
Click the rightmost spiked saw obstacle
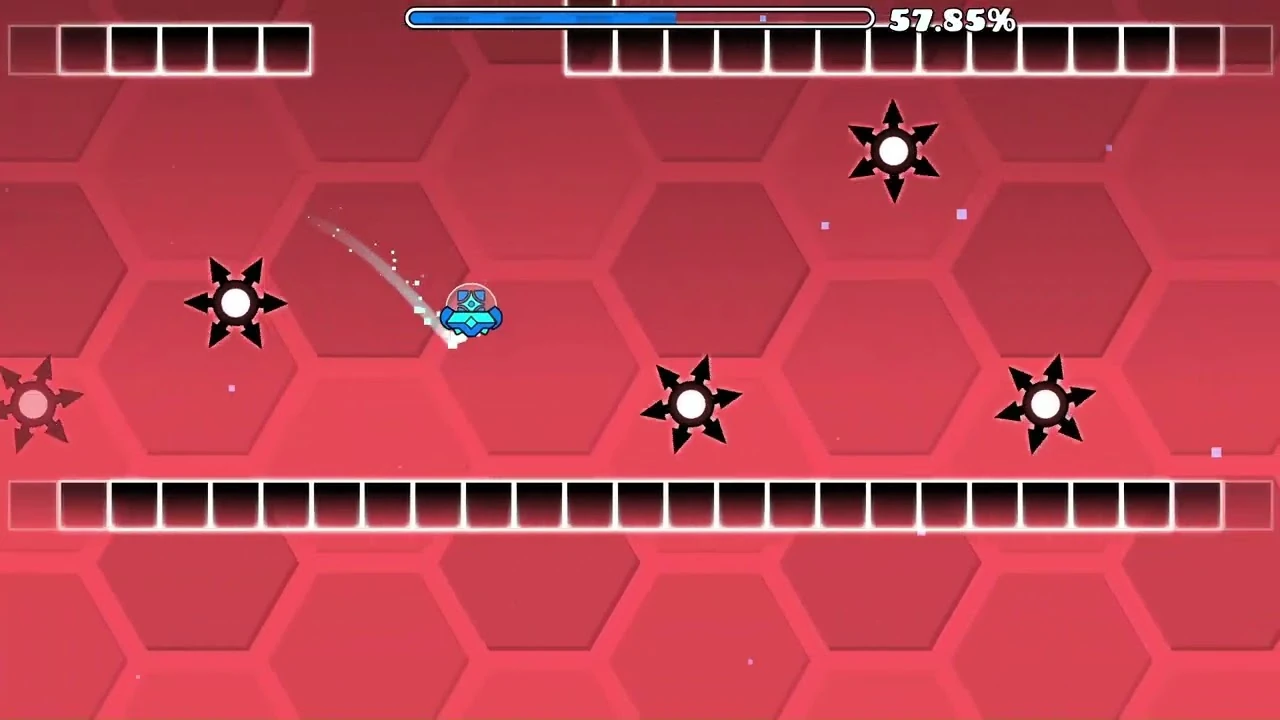pos(1048,404)
